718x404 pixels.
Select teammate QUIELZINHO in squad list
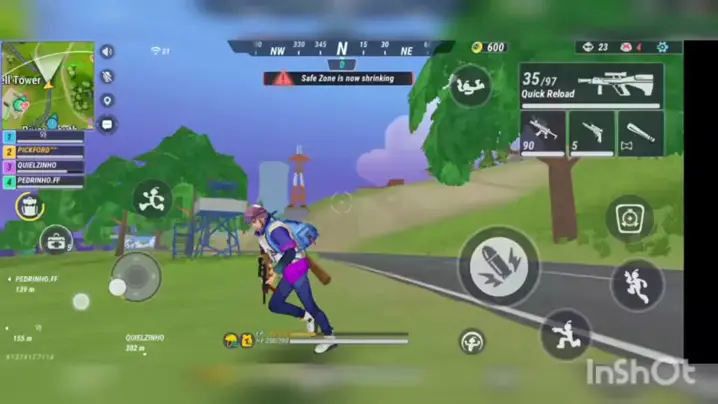[x=44, y=166]
